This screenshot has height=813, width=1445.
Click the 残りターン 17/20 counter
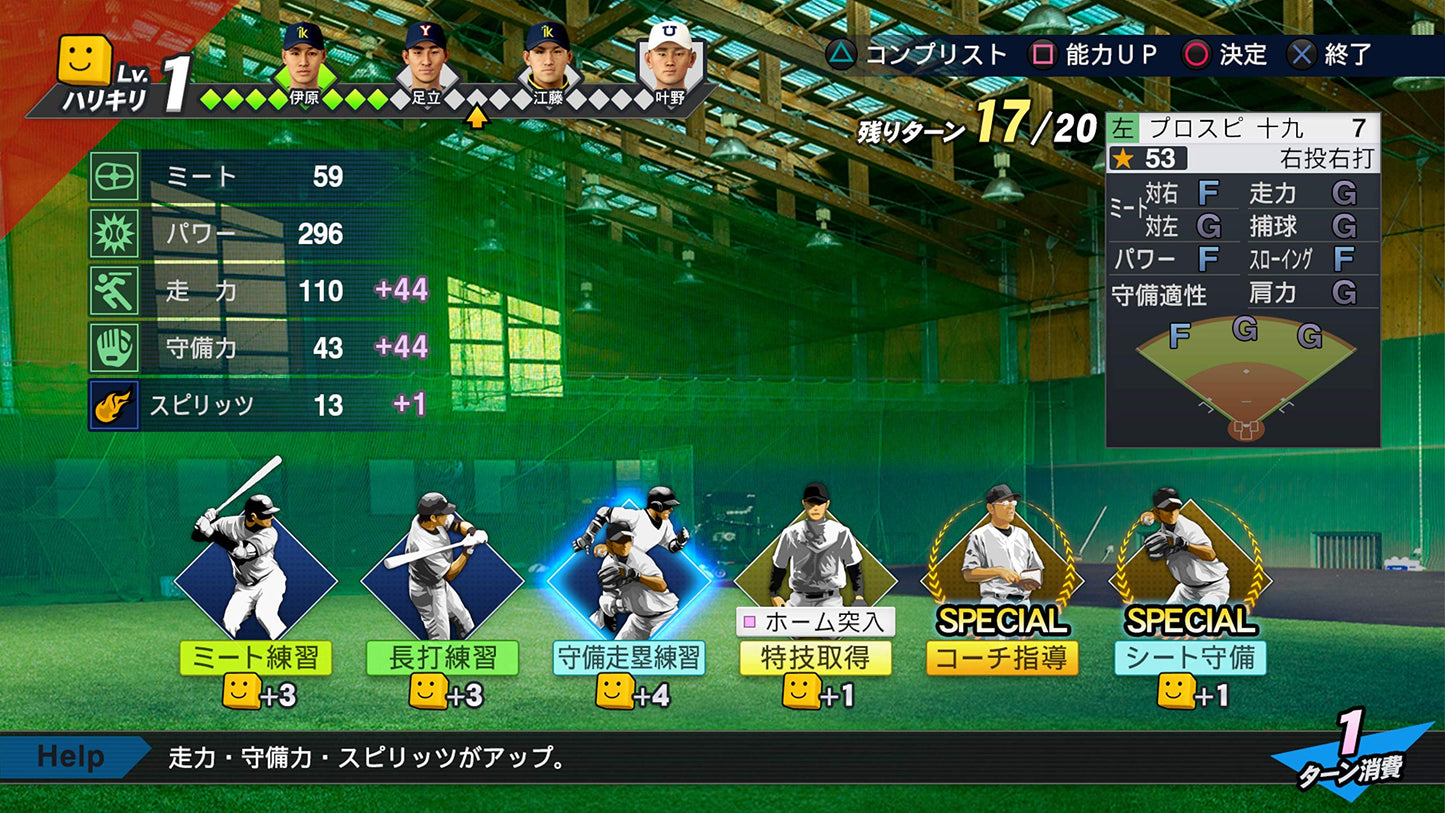click(975, 130)
